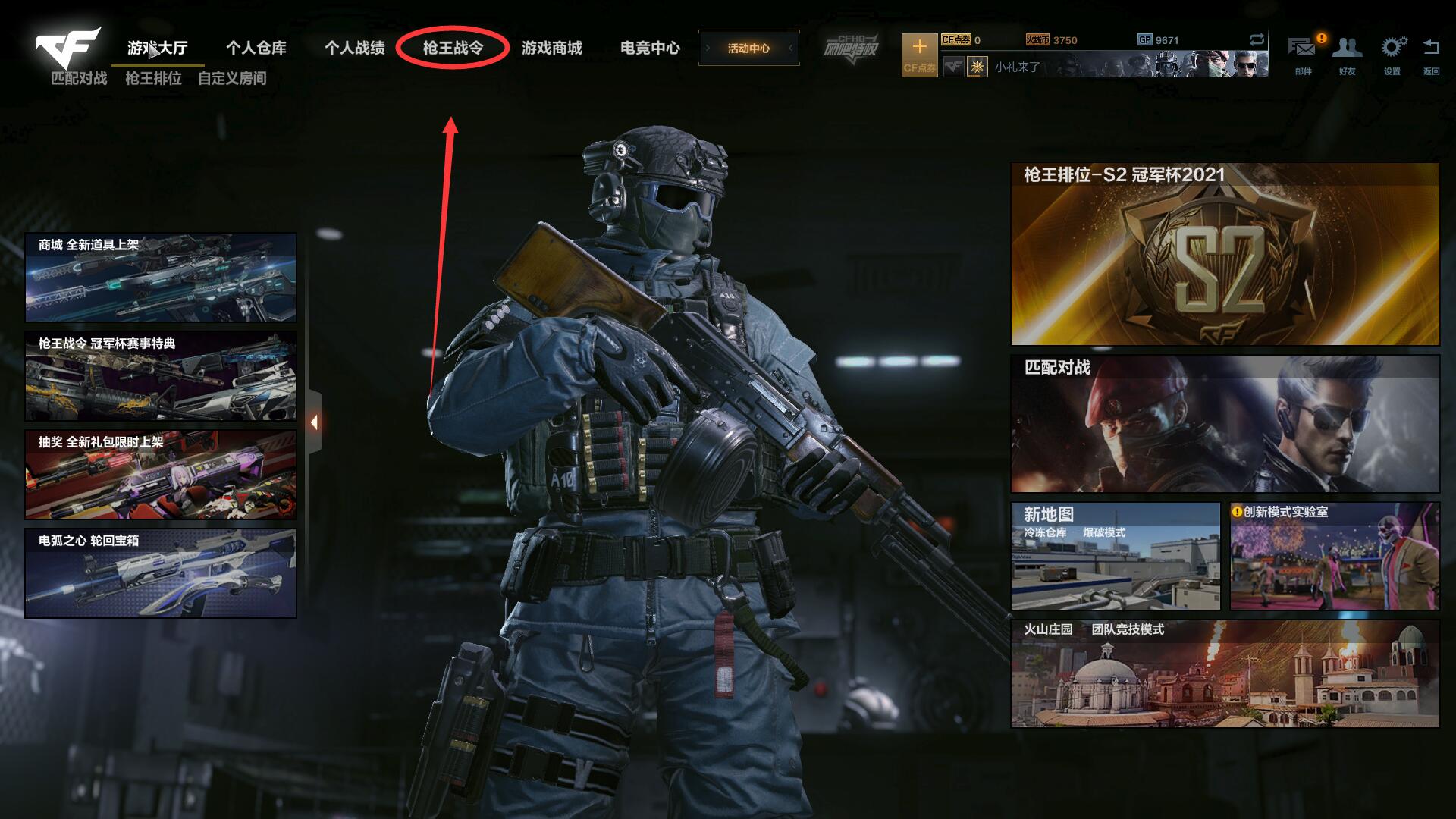Open 游戏商城 shop

click(551, 48)
